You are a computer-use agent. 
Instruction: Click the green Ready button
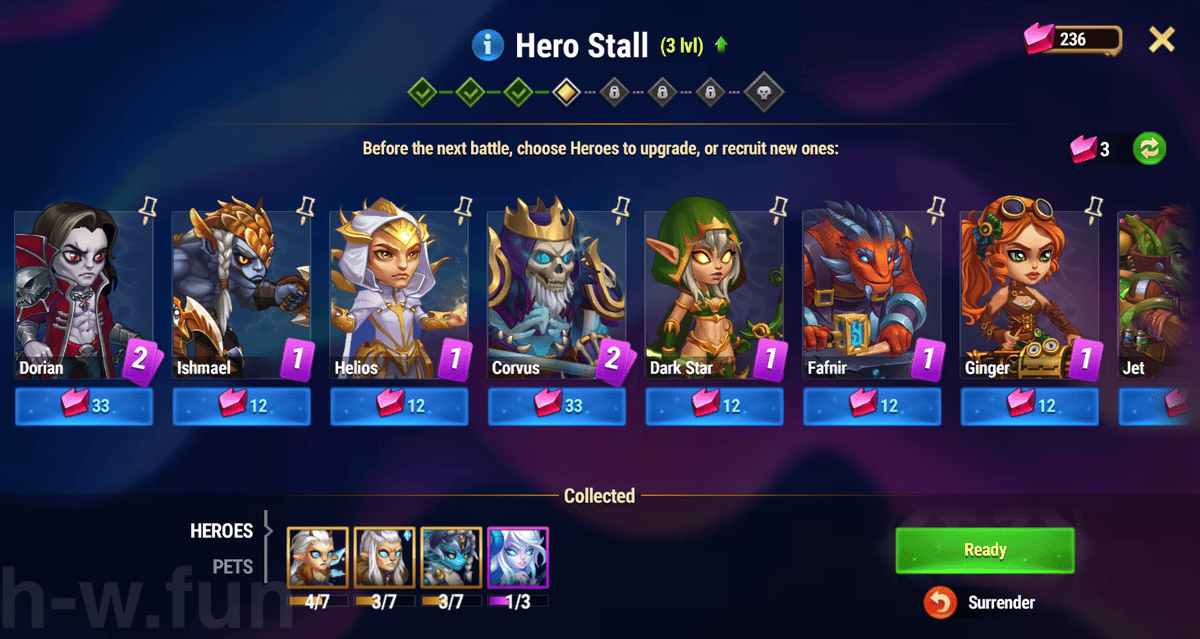985,550
